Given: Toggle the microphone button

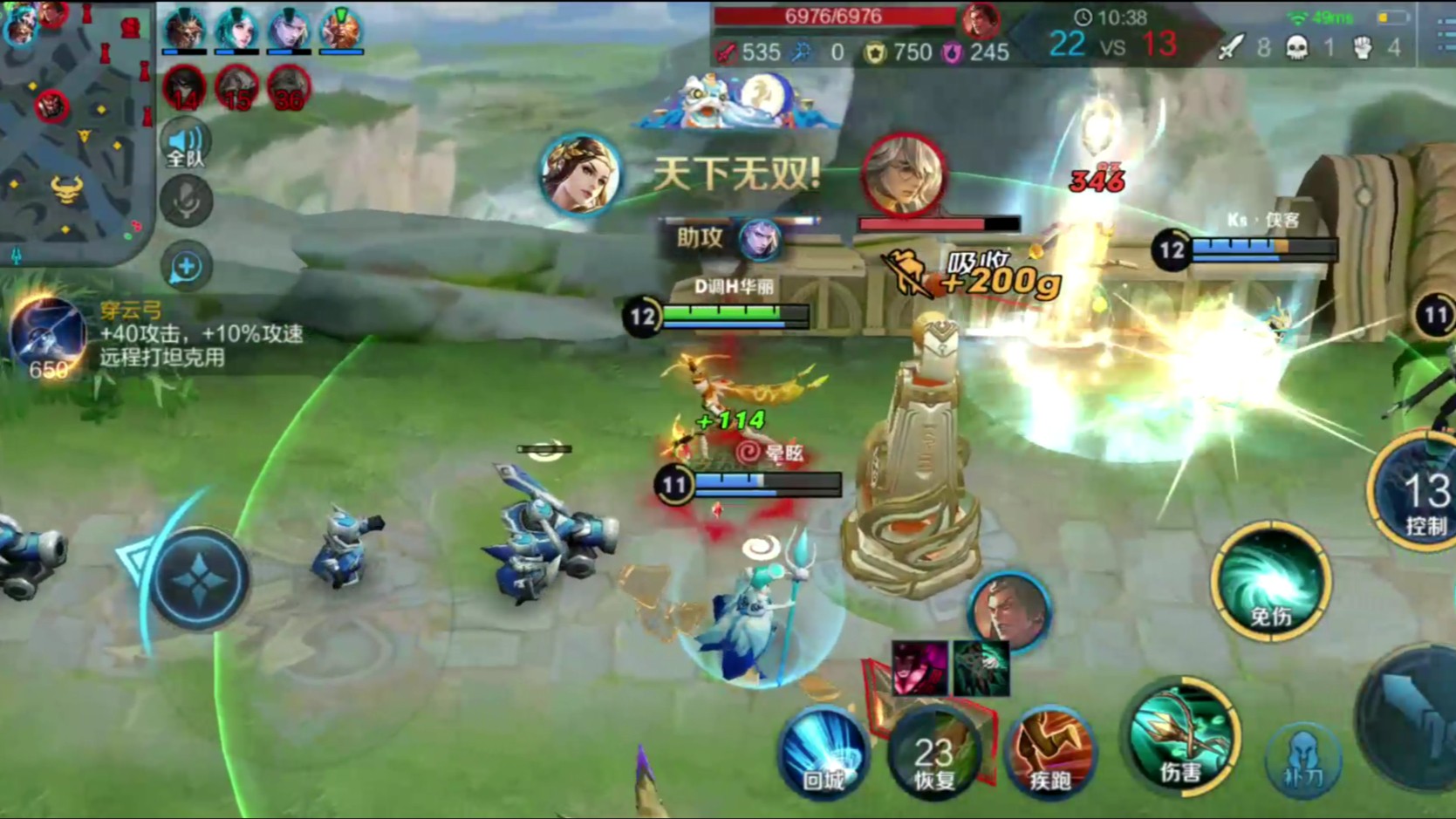Looking at the screenshot, I should pos(186,201).
